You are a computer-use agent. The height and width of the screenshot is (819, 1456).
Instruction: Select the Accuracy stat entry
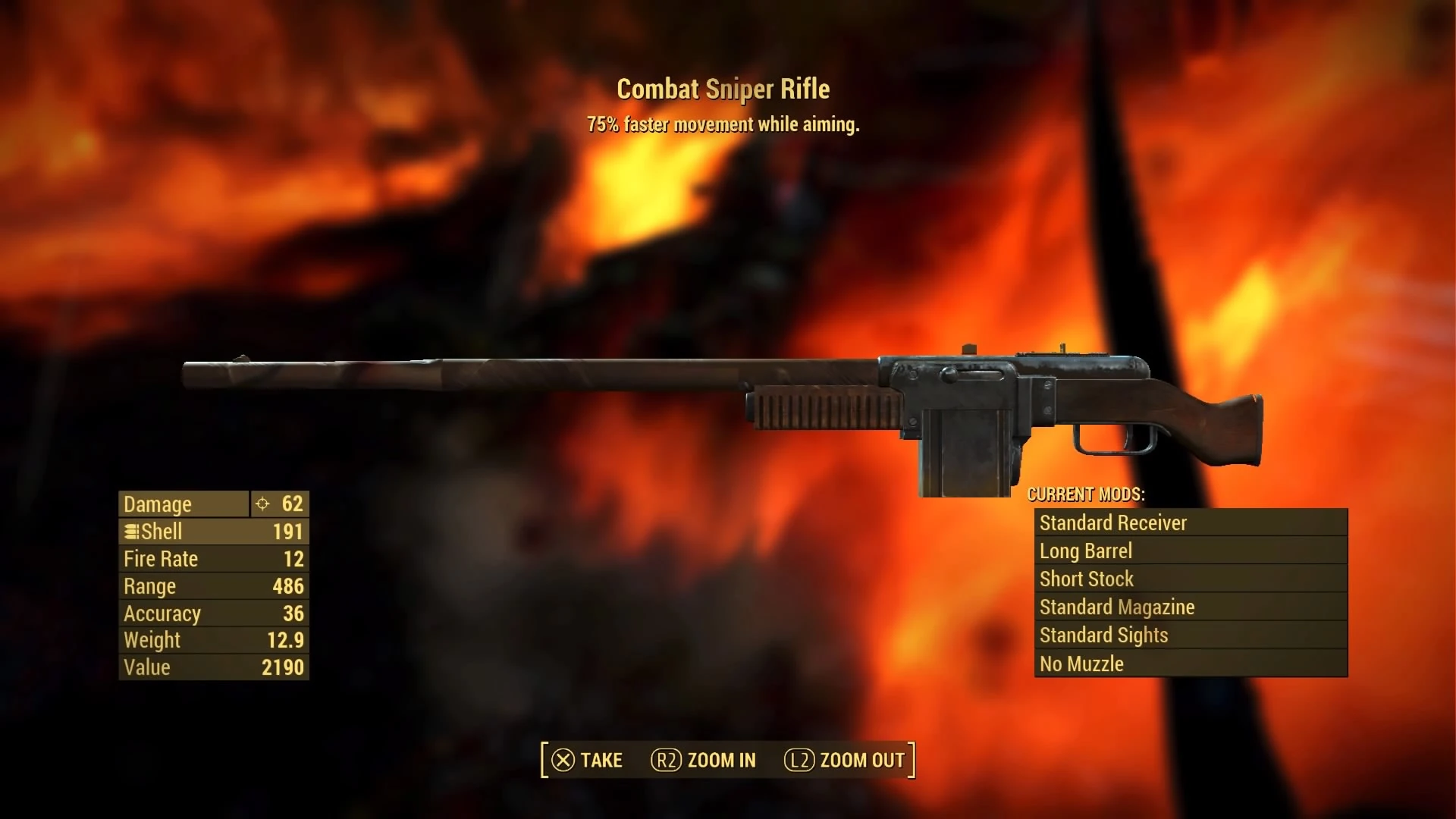[x=212, y=613]
